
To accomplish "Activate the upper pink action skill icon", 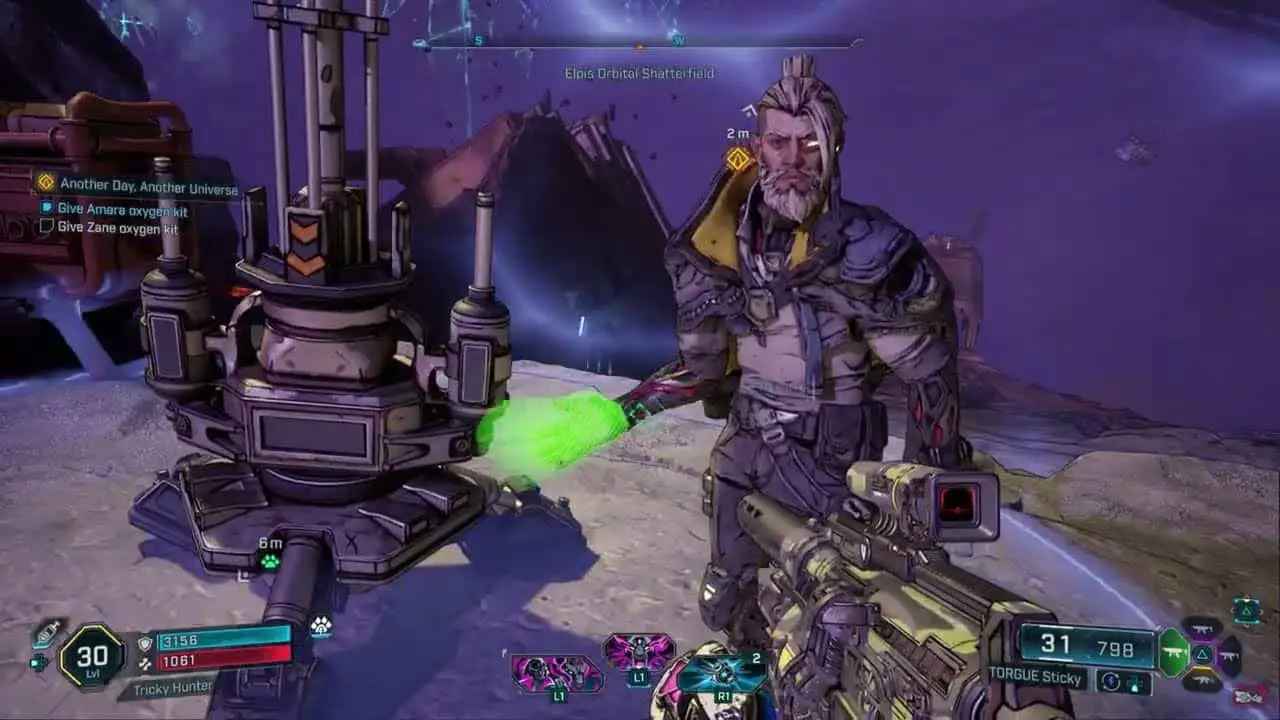I will 639,651.
